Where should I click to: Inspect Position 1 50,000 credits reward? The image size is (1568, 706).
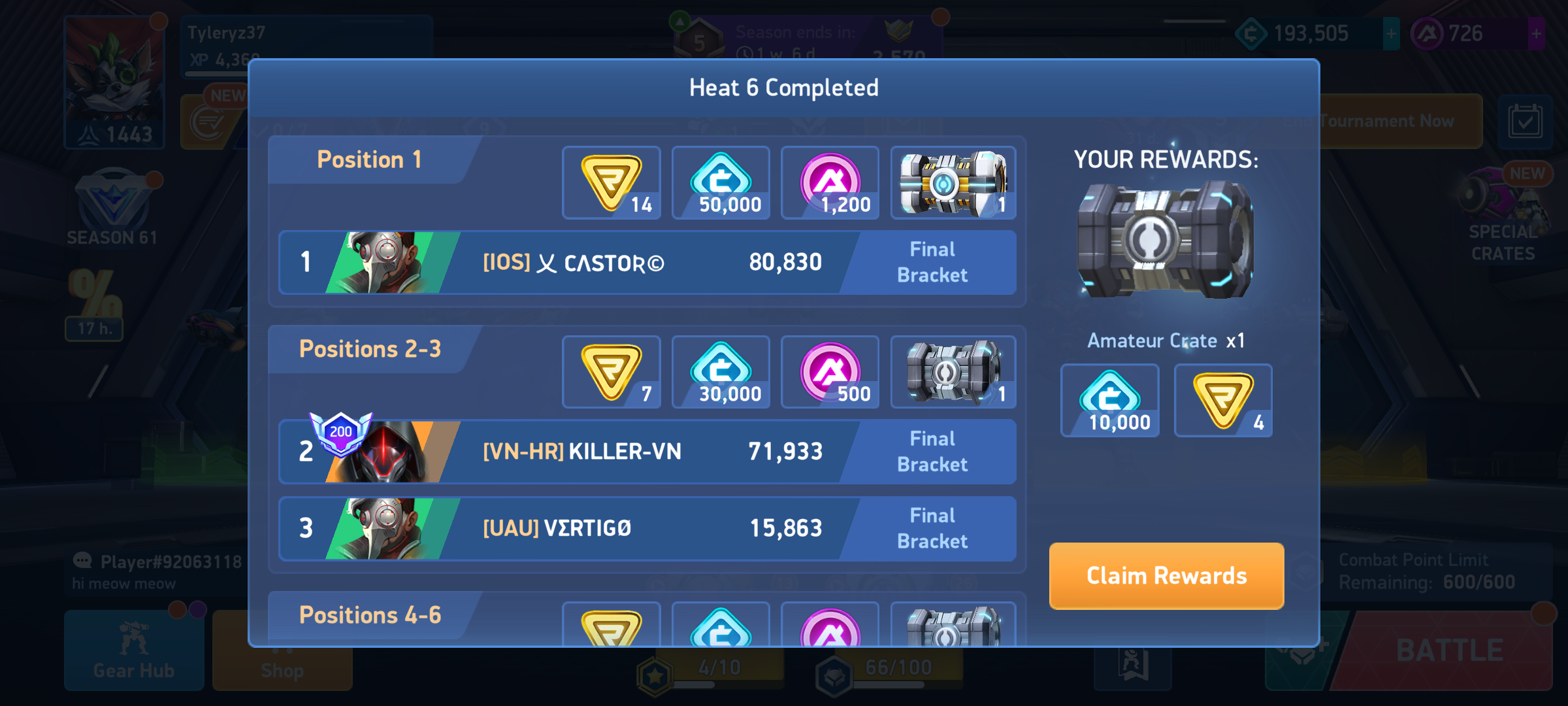pyautogui.click(x=721, y=183)
